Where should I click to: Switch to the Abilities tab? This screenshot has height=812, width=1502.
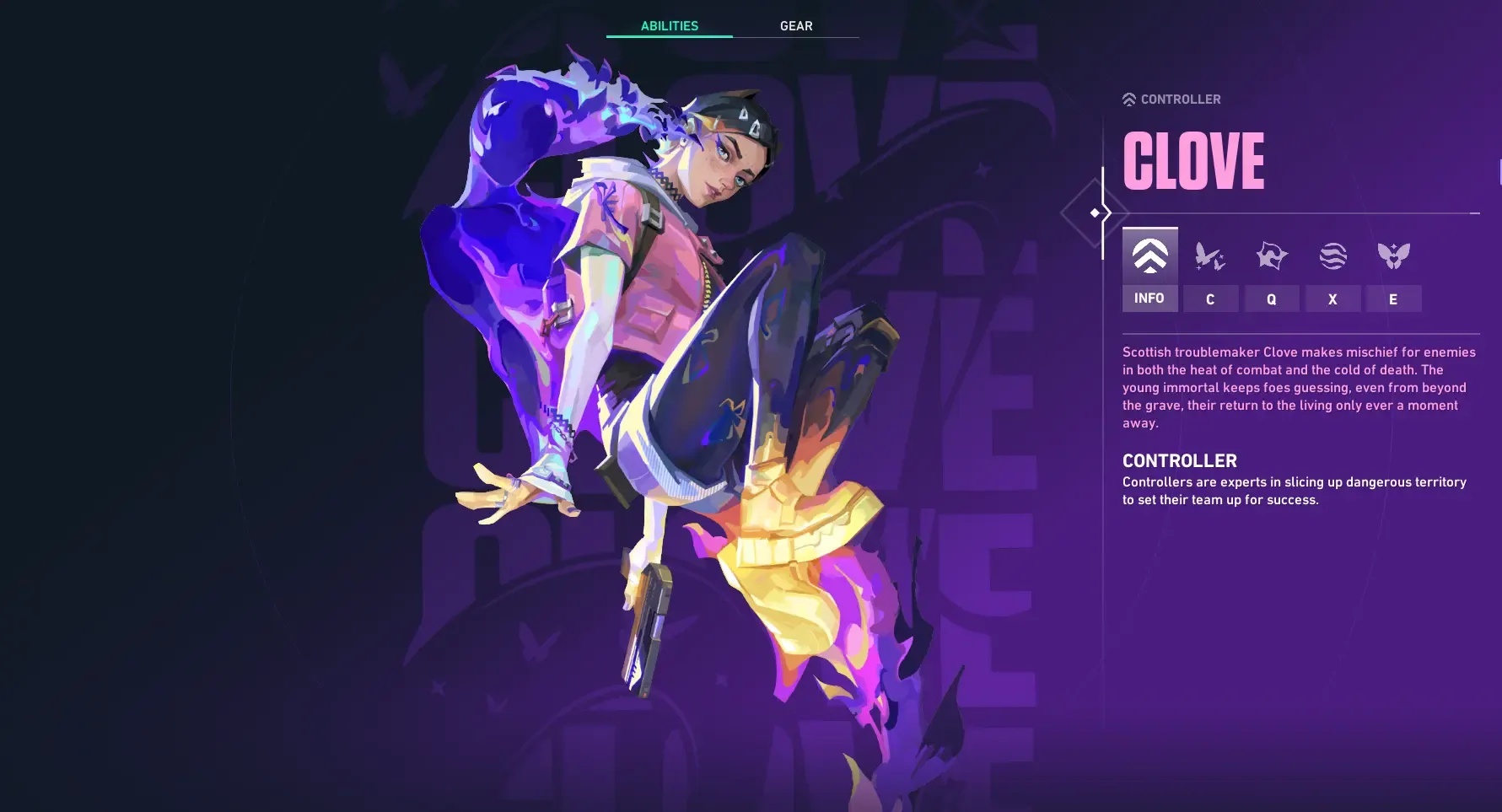click(669, 26)
